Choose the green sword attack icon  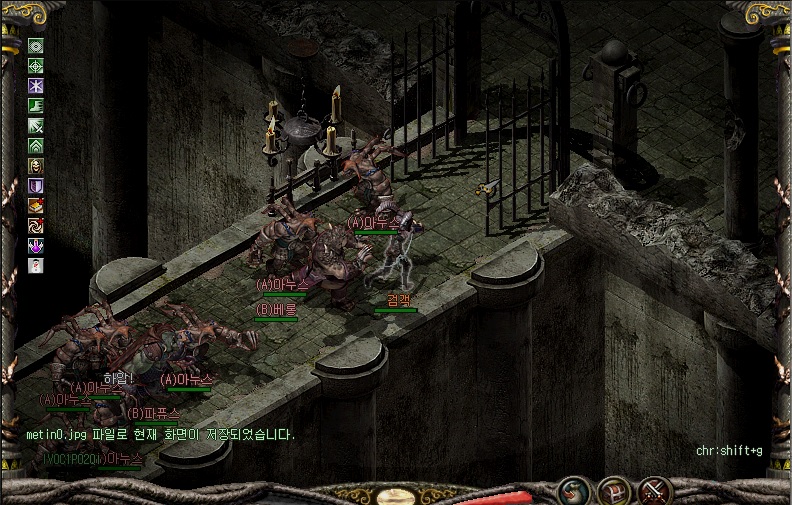pos(36,126)
